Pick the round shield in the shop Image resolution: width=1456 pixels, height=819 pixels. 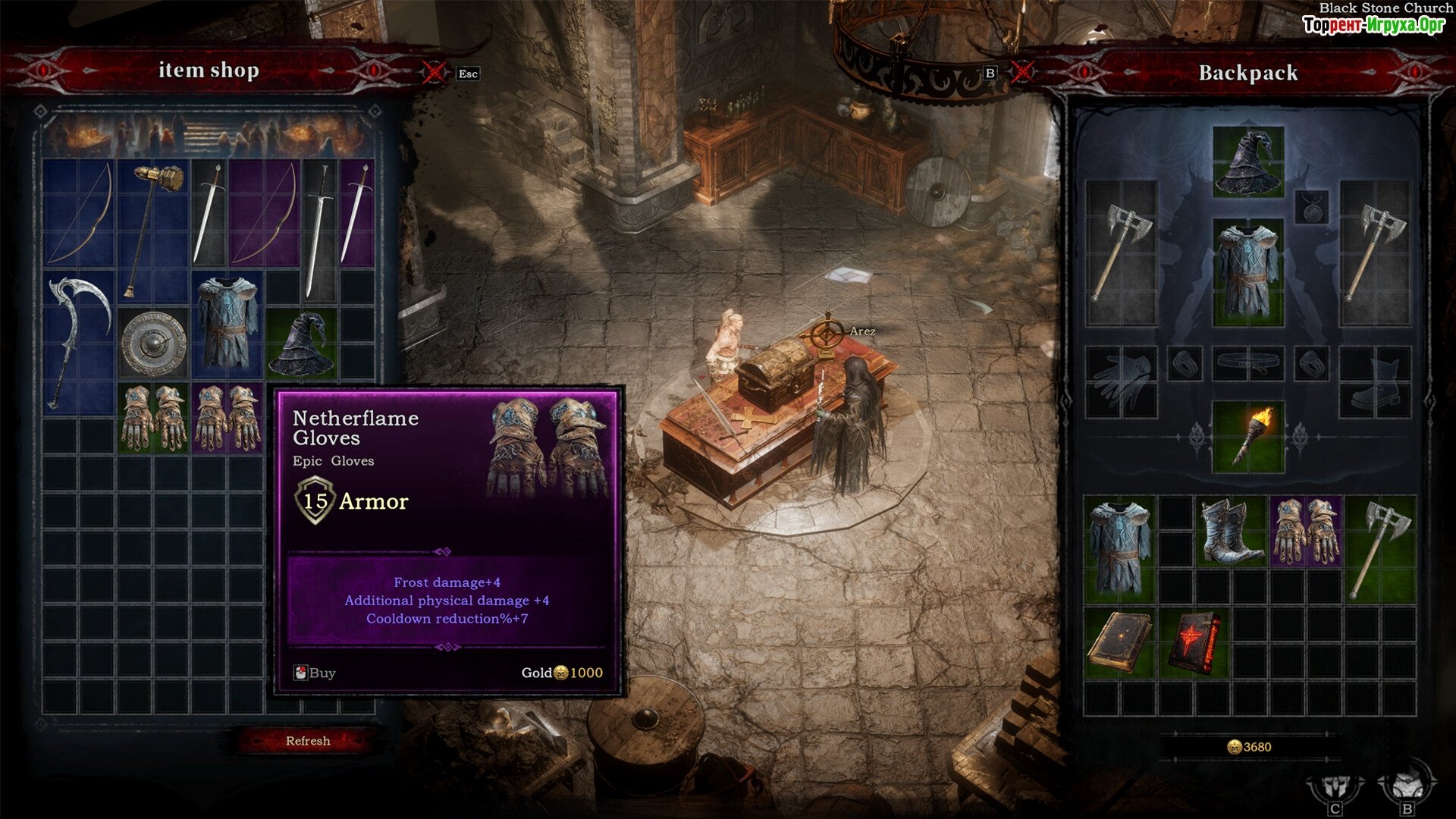(153, 343)
